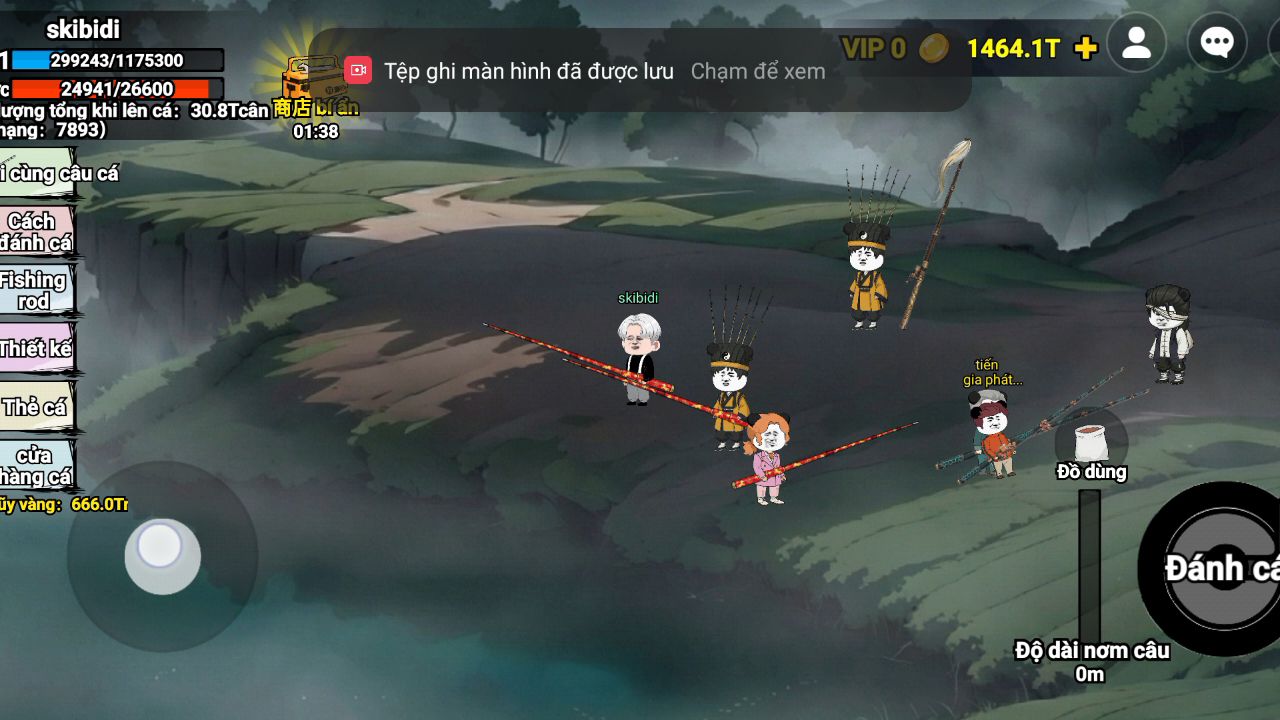The height and width of the screenshot is (720, 1280).
Task: Open the Cách đánh cá guide
Action: [x=35, y=231]
